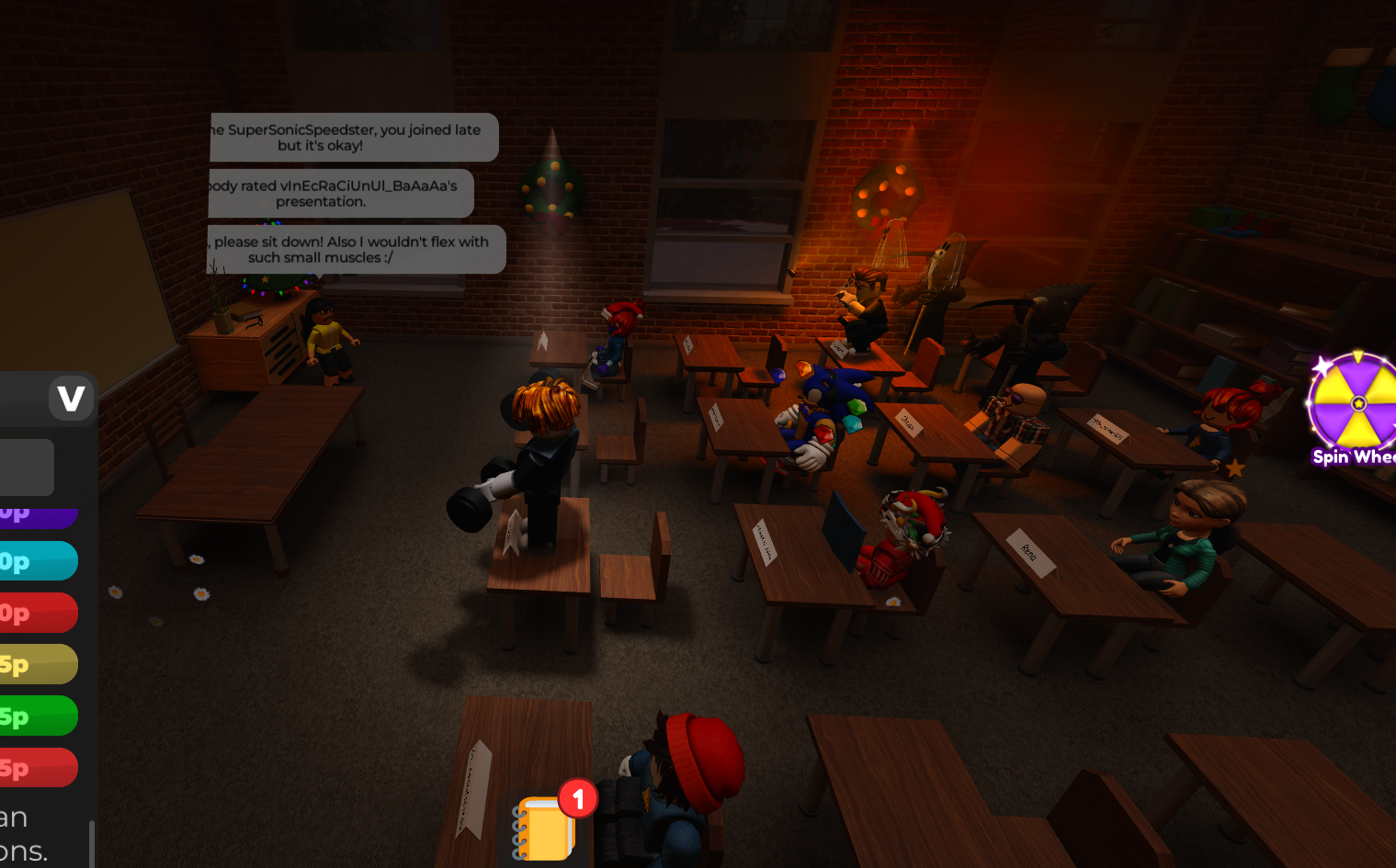
Task: Click the bottom red 5p rating option
Action: 32,767
